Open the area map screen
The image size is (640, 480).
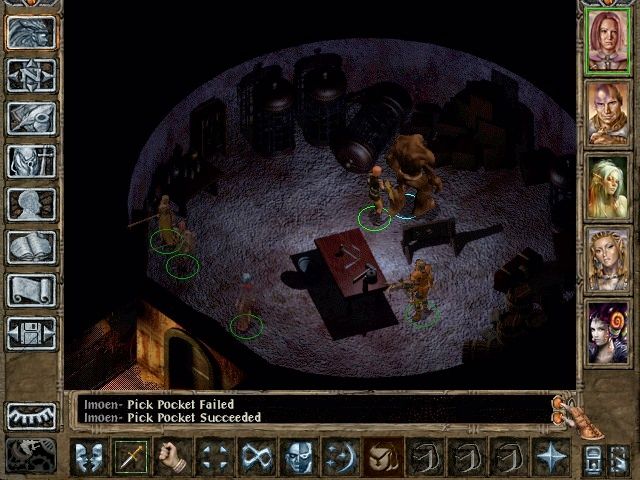[31, 75]
